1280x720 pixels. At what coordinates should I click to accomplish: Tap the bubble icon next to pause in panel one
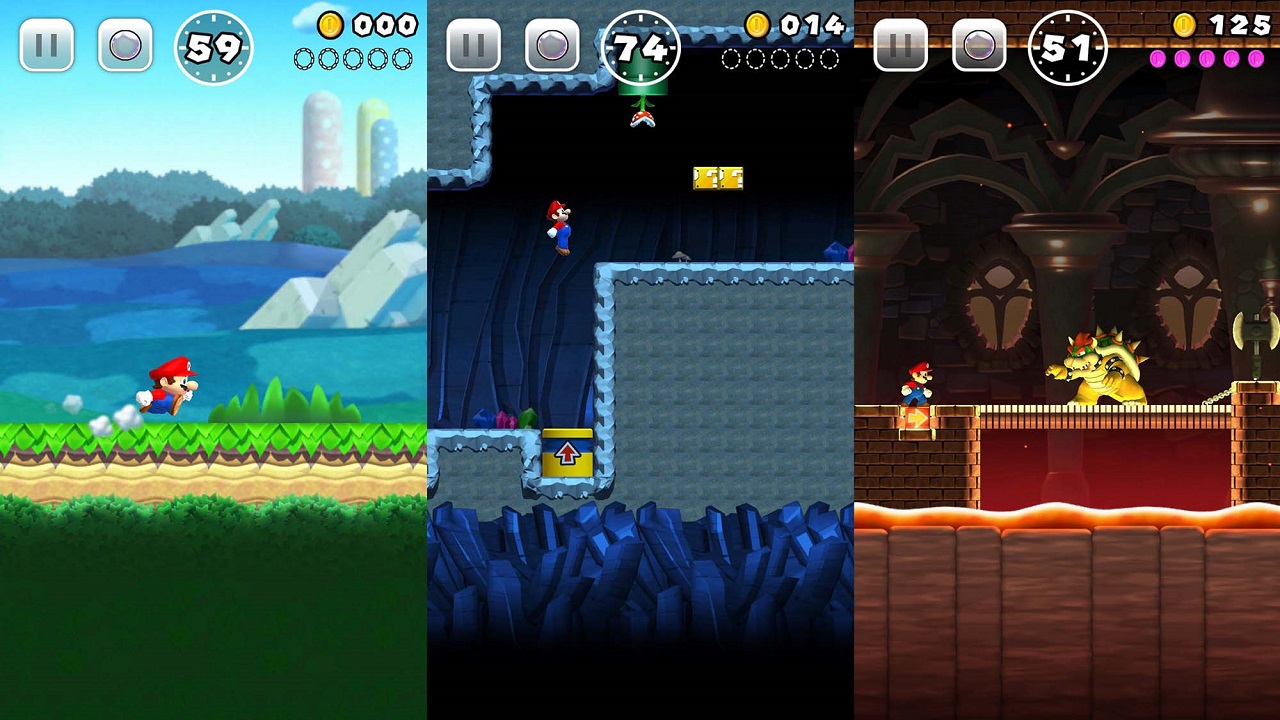point(125,45)
